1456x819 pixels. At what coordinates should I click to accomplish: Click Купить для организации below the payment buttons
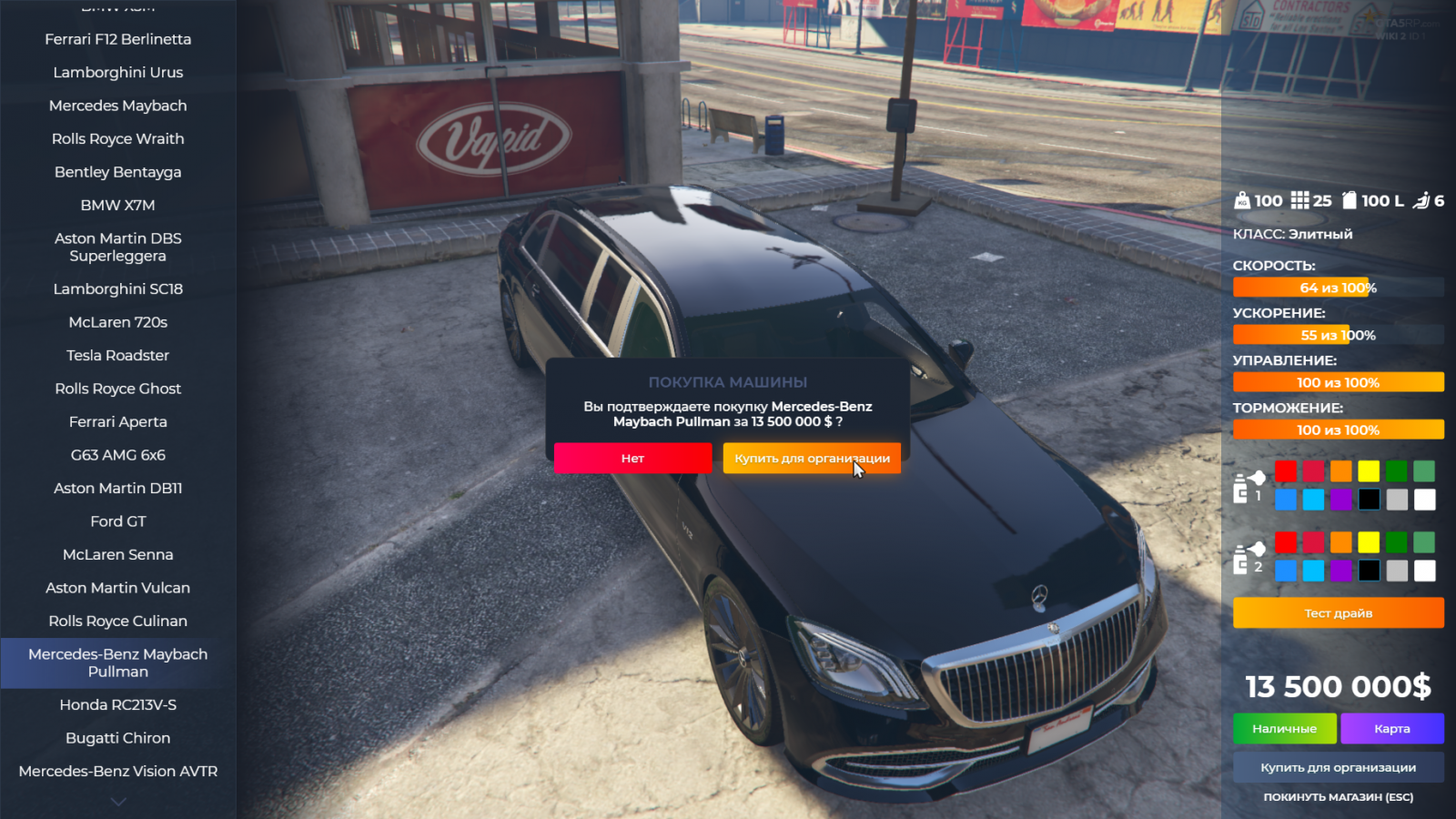coord(1338,768)
